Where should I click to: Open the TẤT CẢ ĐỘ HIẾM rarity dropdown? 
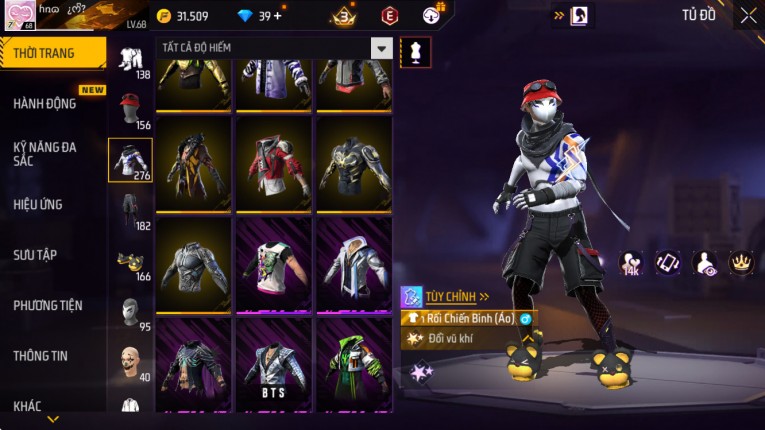pyautogui.click(x=381, y=48)
